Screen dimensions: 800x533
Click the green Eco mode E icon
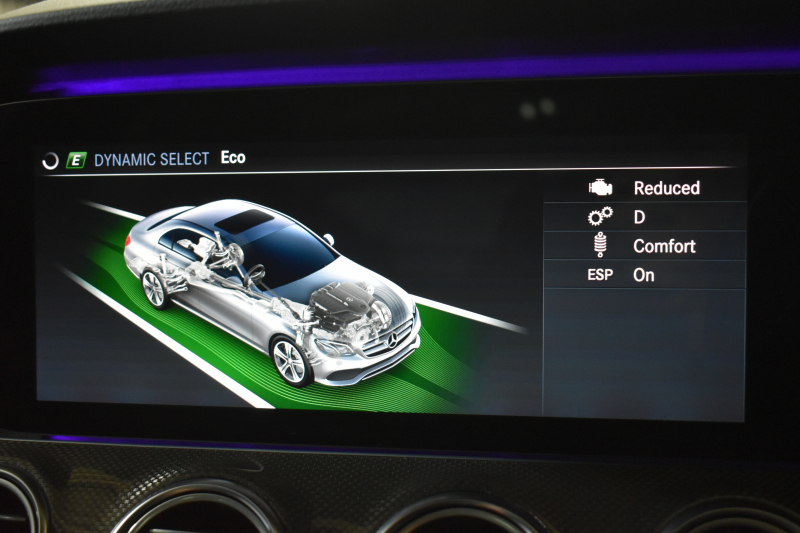point(76,159)
